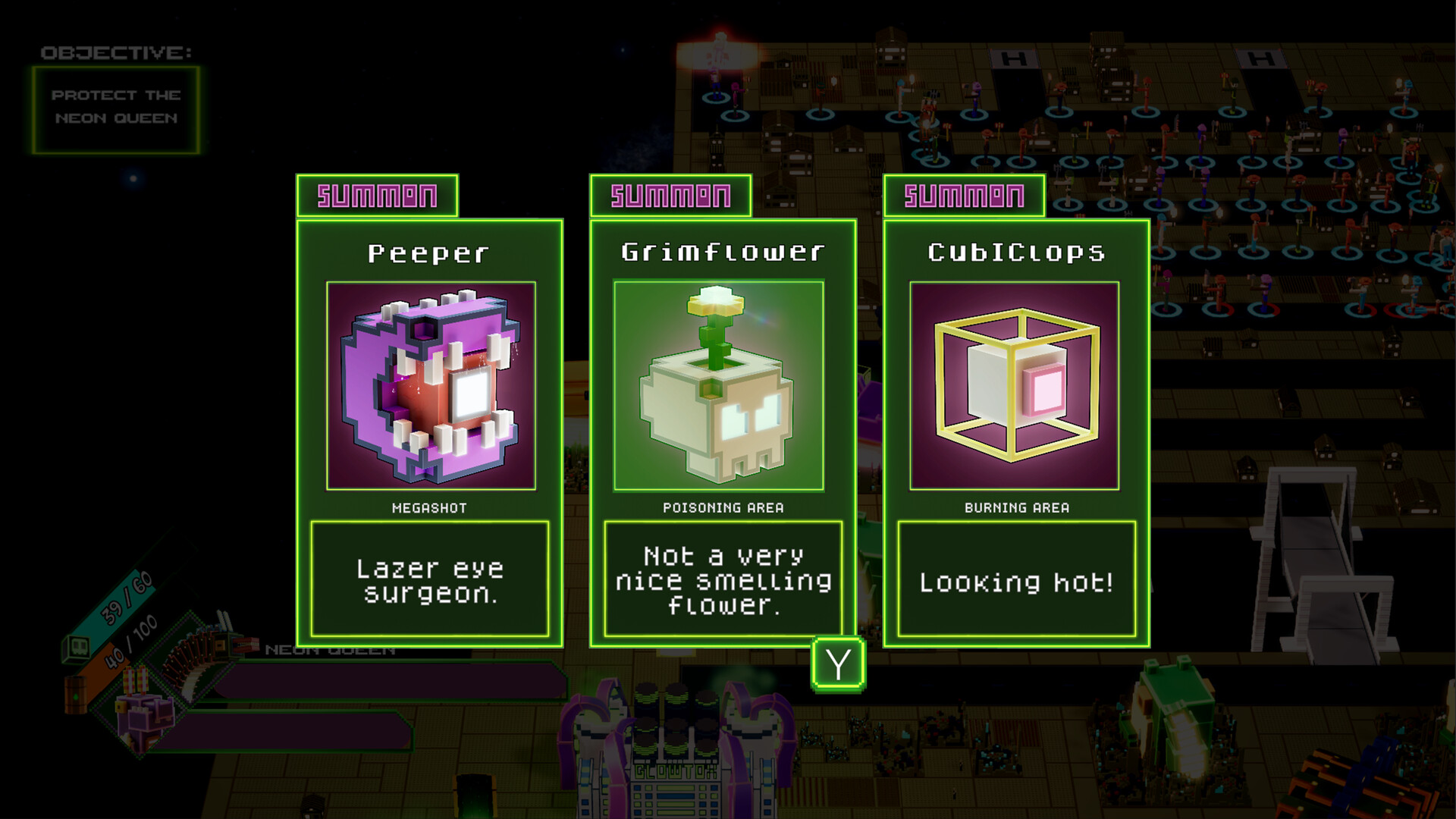Expand the 'Looking hot!' description panel
The image size is (1456, 819).
1017,581
